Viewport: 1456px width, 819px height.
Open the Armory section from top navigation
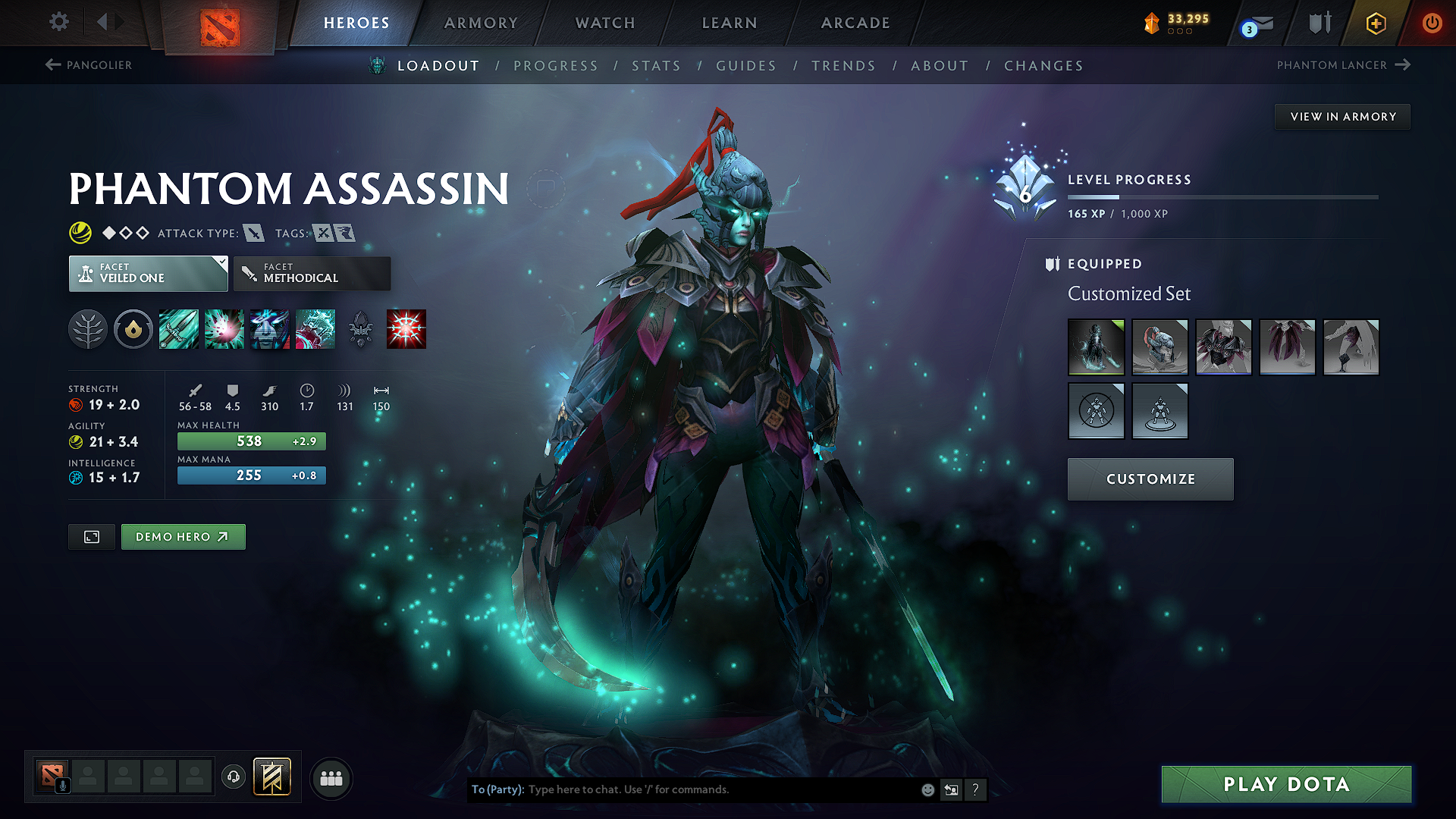pyautogui.click(x=481, y=23)
